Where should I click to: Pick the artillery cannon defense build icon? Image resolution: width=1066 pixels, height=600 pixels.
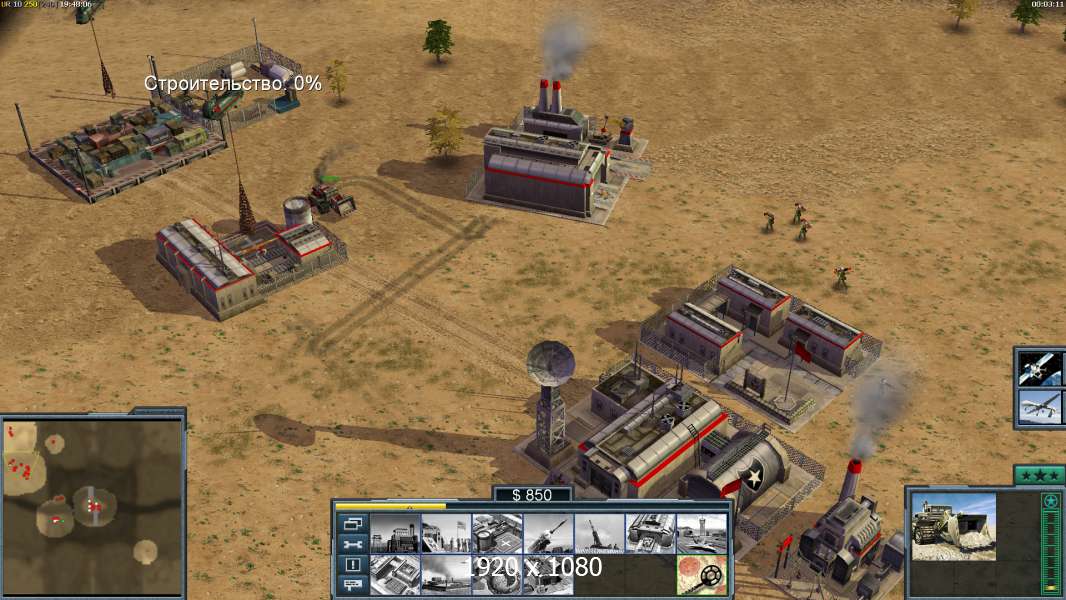pyautogui.click(x=599, y=534)
